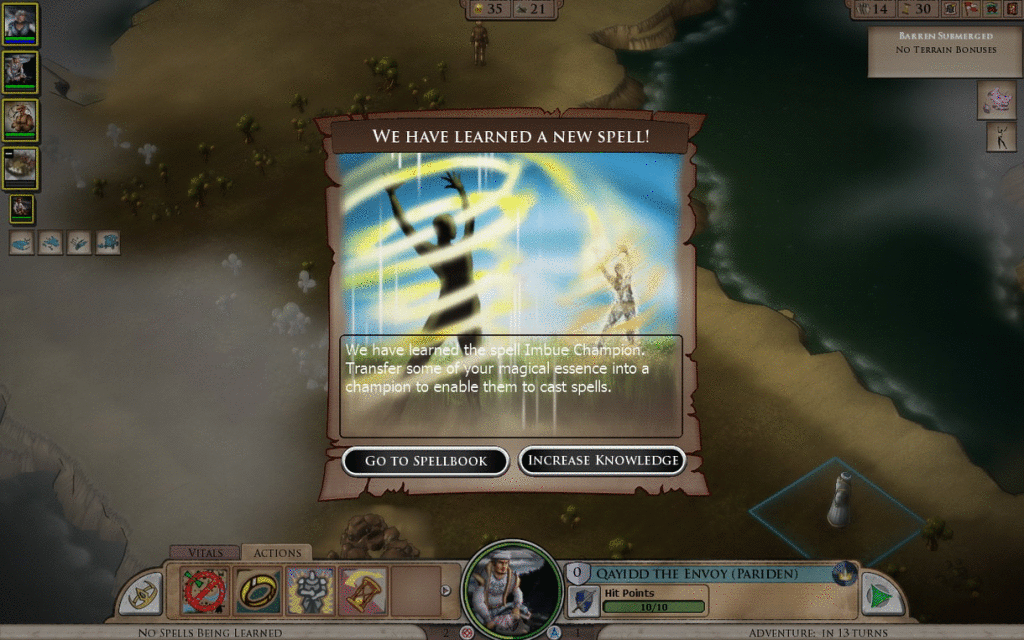Select the small unit portrait below the large portraits

[x=20, y=208]
